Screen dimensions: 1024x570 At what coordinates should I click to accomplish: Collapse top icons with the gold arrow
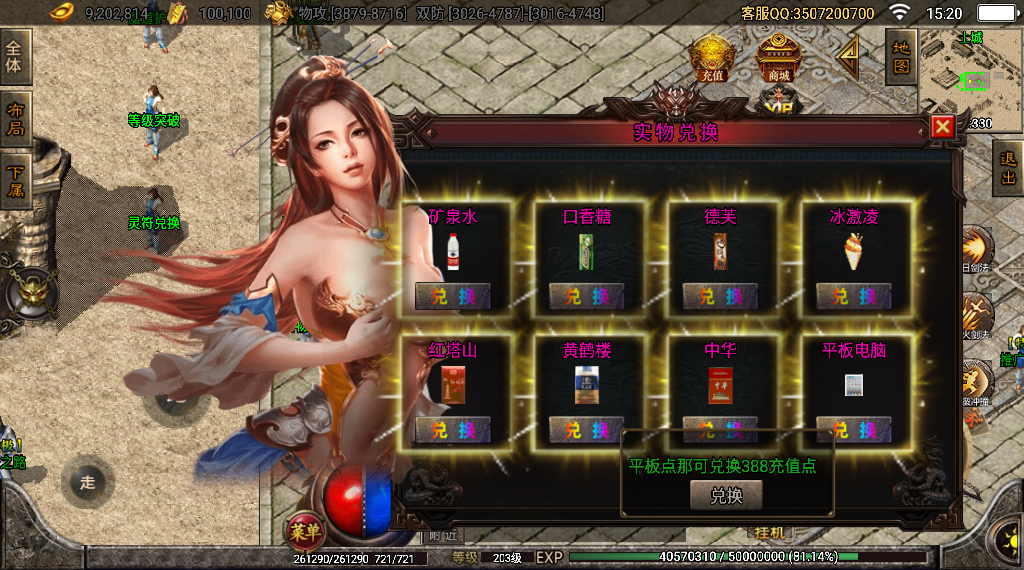point(848,57)
